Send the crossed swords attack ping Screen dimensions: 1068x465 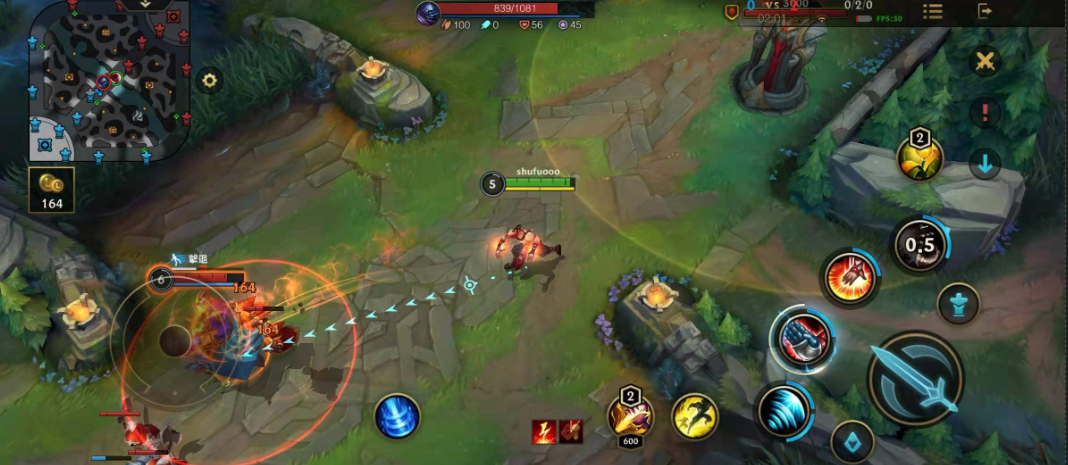986,62
